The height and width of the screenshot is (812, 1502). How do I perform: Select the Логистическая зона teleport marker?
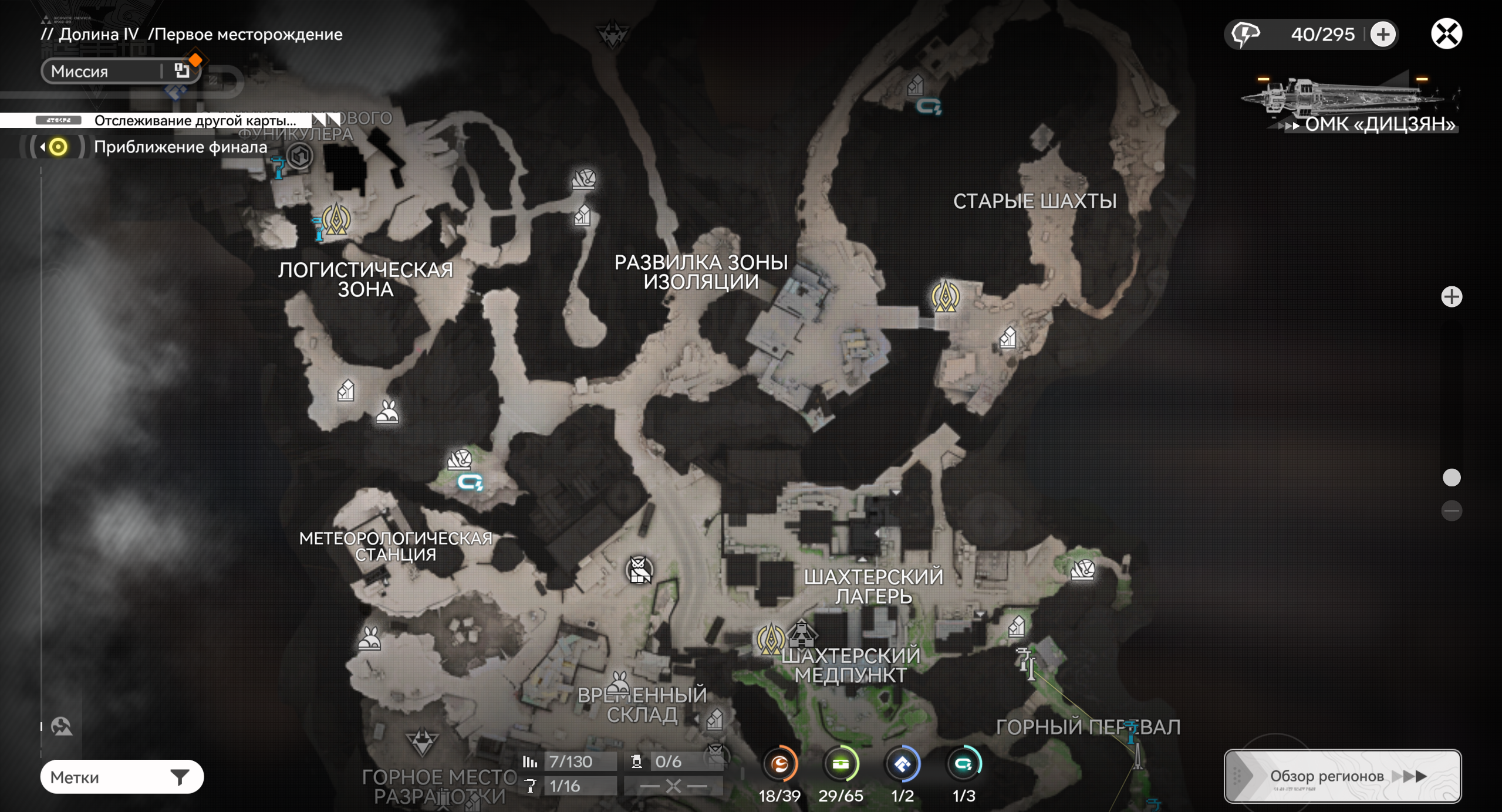(336, 221)
